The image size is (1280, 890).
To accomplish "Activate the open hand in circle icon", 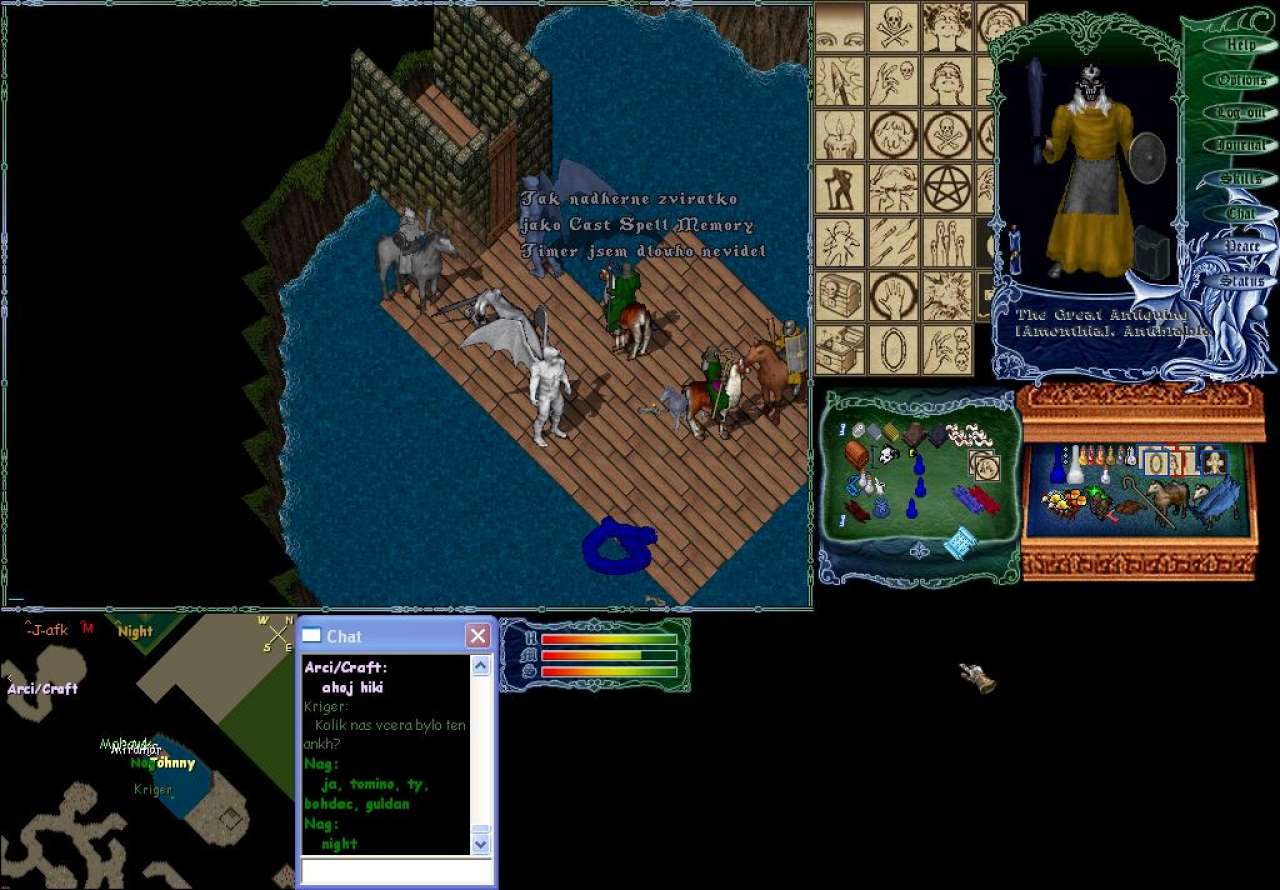I will pos(893,296).
